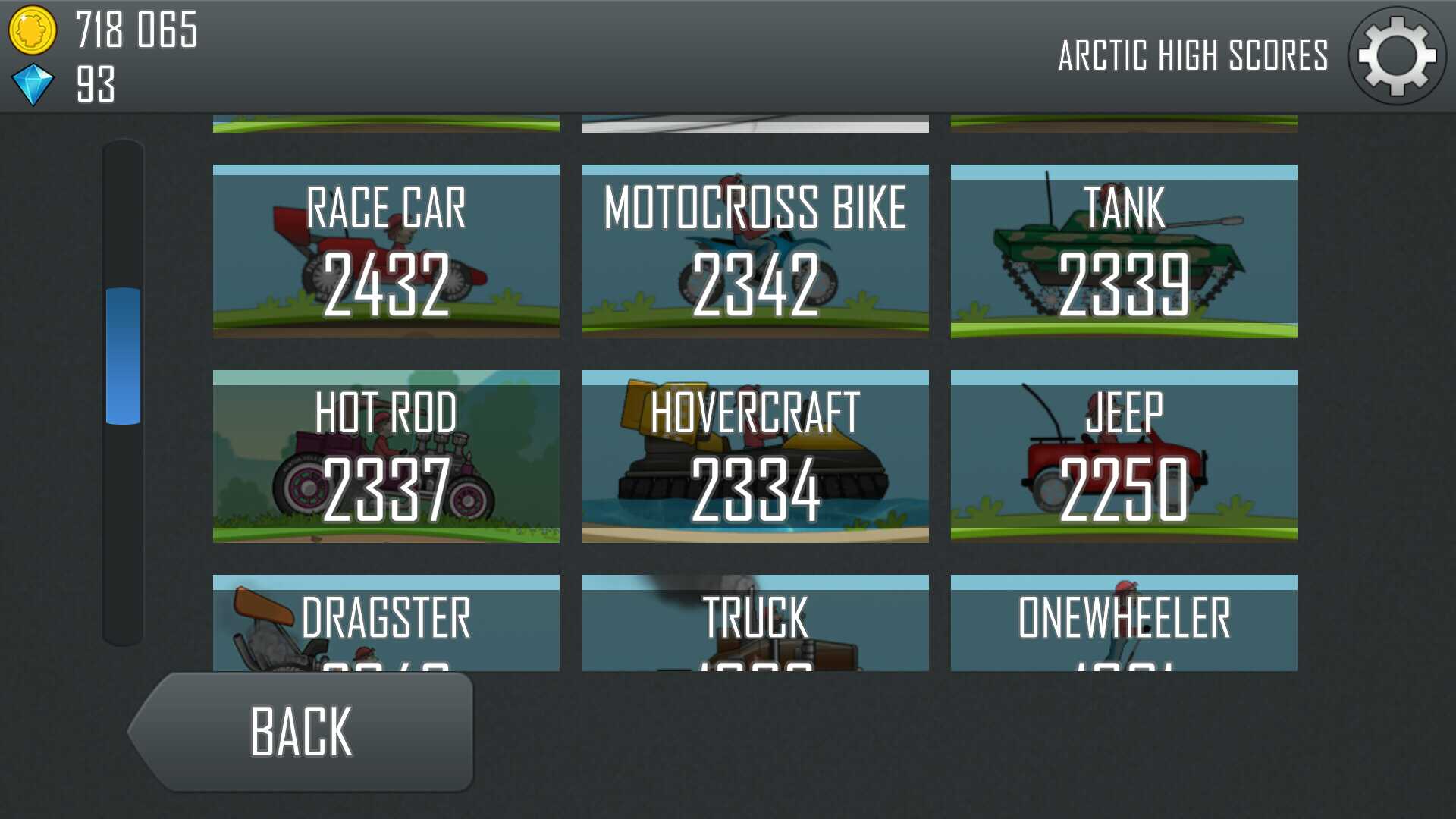Open settings via the gear icon

pyautogui.click(x=1396, y=56)
